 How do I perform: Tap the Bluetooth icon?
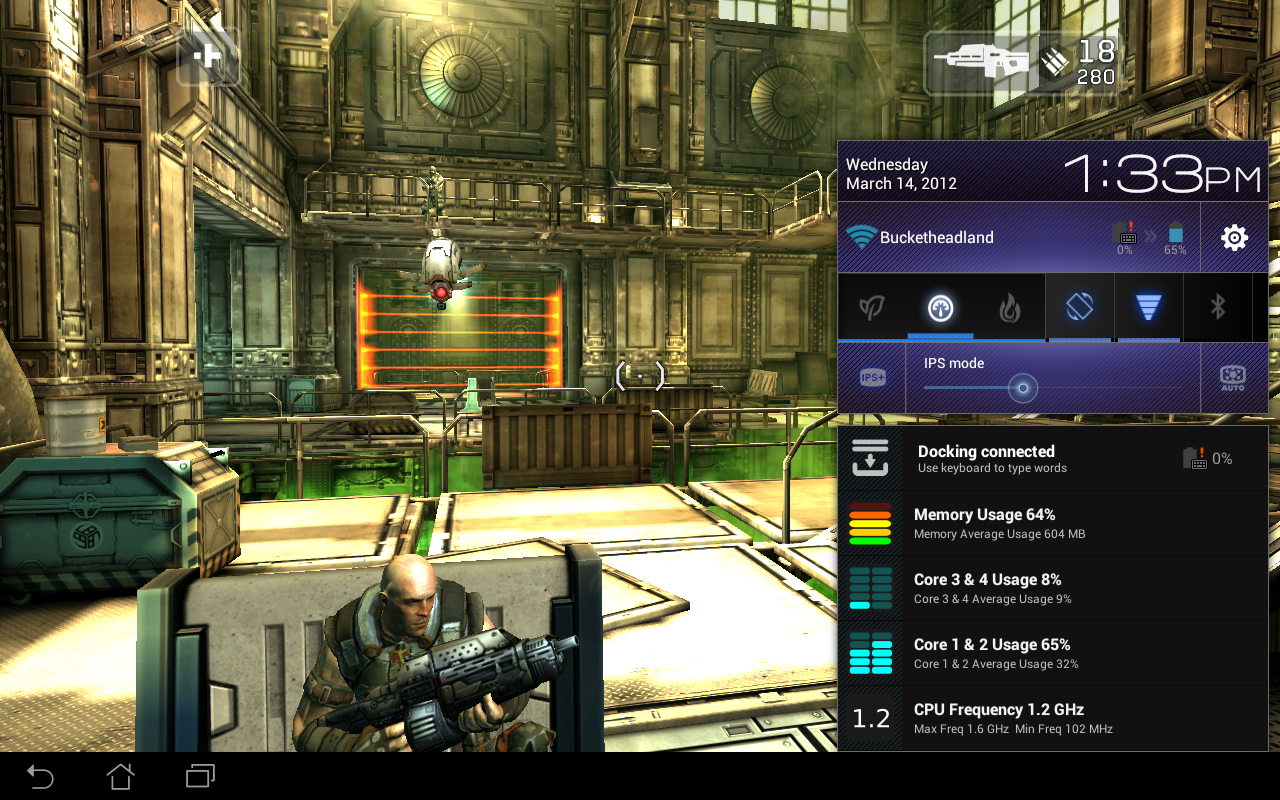pyautogui.click(x=1217, y=307)
